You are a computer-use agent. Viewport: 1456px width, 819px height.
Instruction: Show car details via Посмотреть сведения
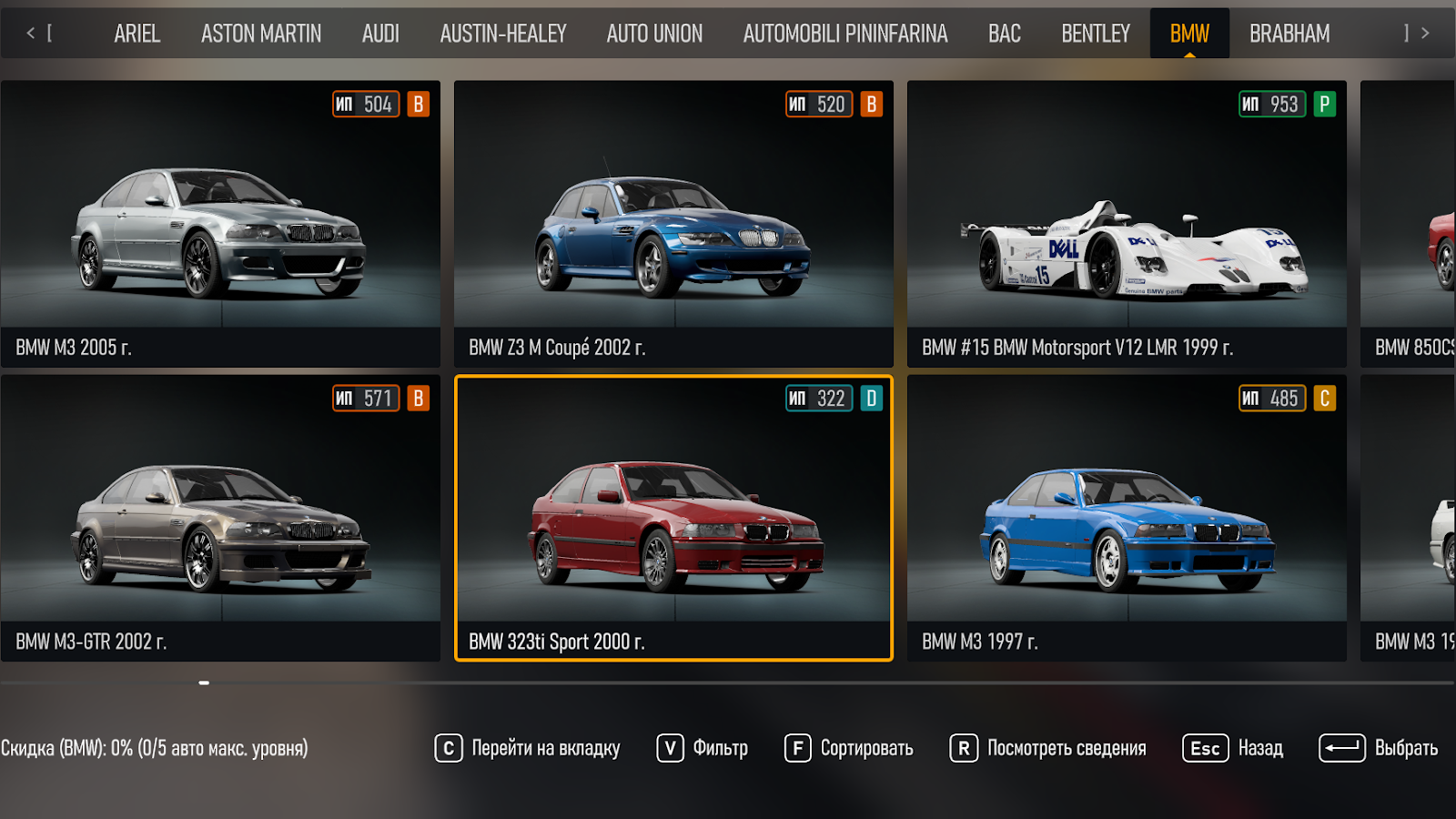pos(1048,748)
